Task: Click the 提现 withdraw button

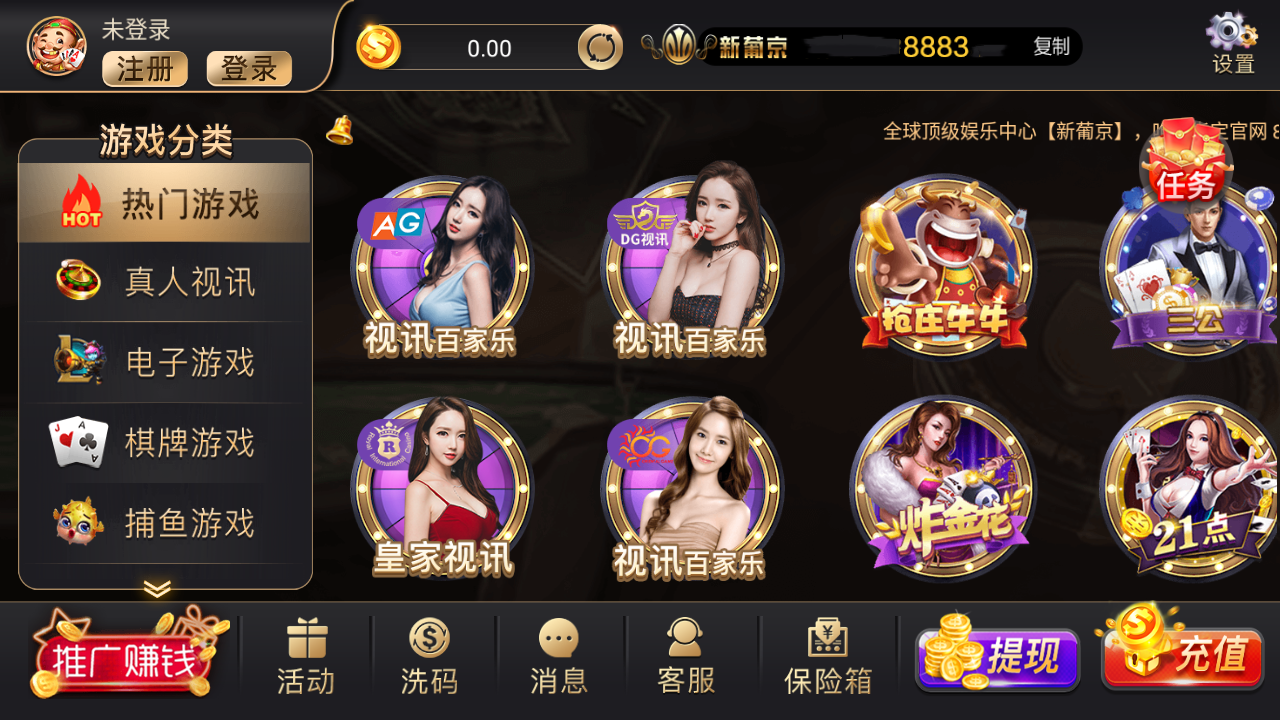Action: [1000, 658]
